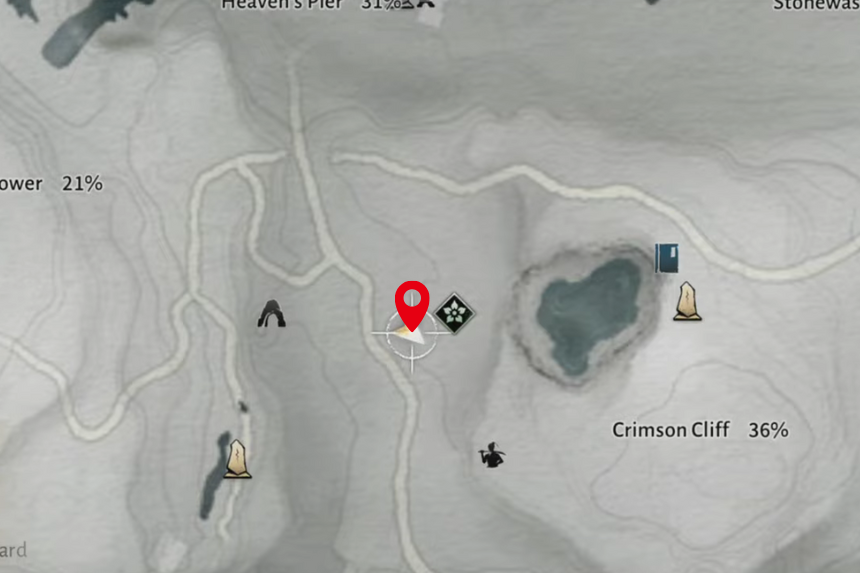Open the blue book map marker
The image size is (860, 573).
(x=667, y=258)
